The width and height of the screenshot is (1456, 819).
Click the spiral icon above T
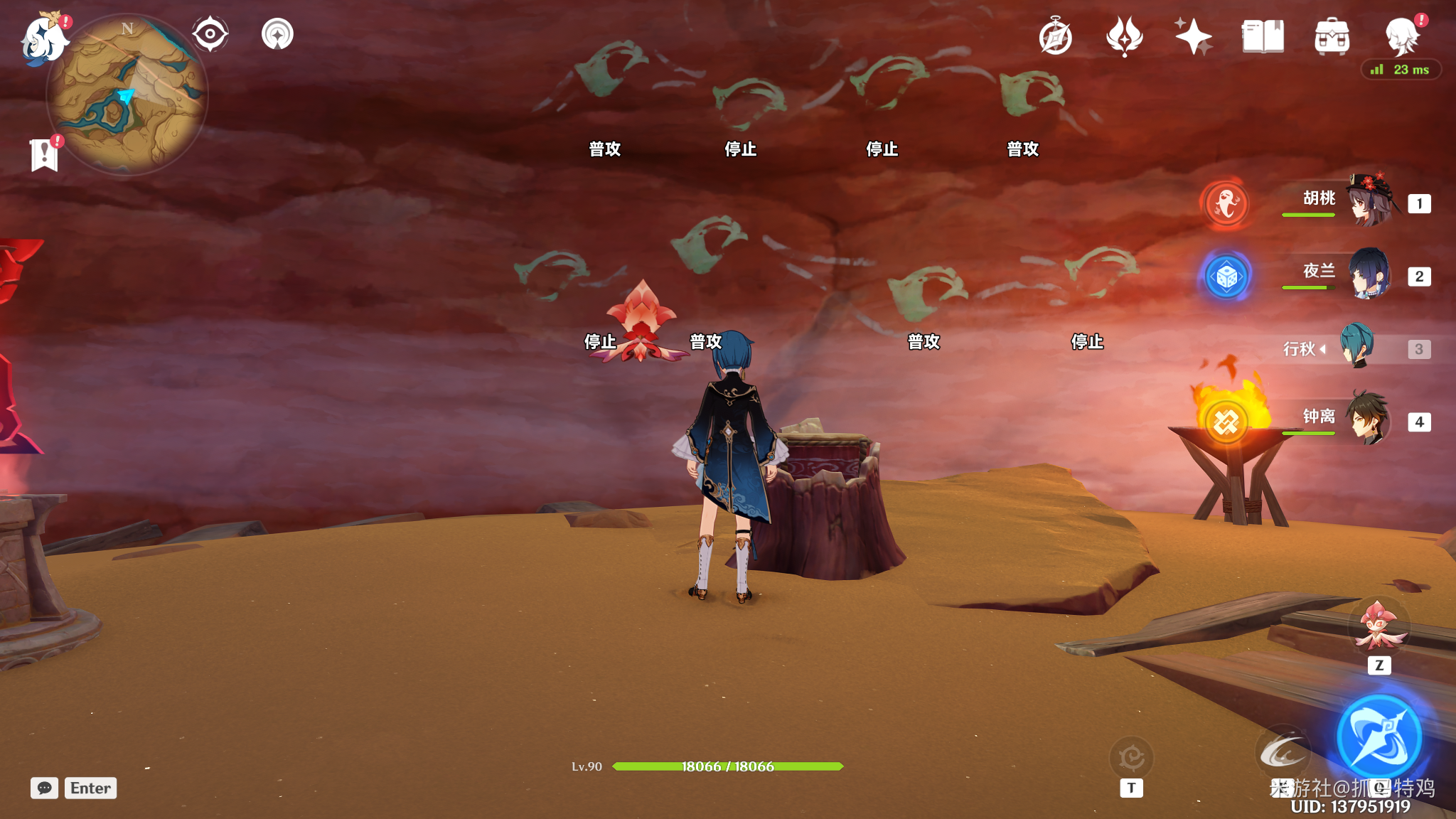pos(1131,758)
